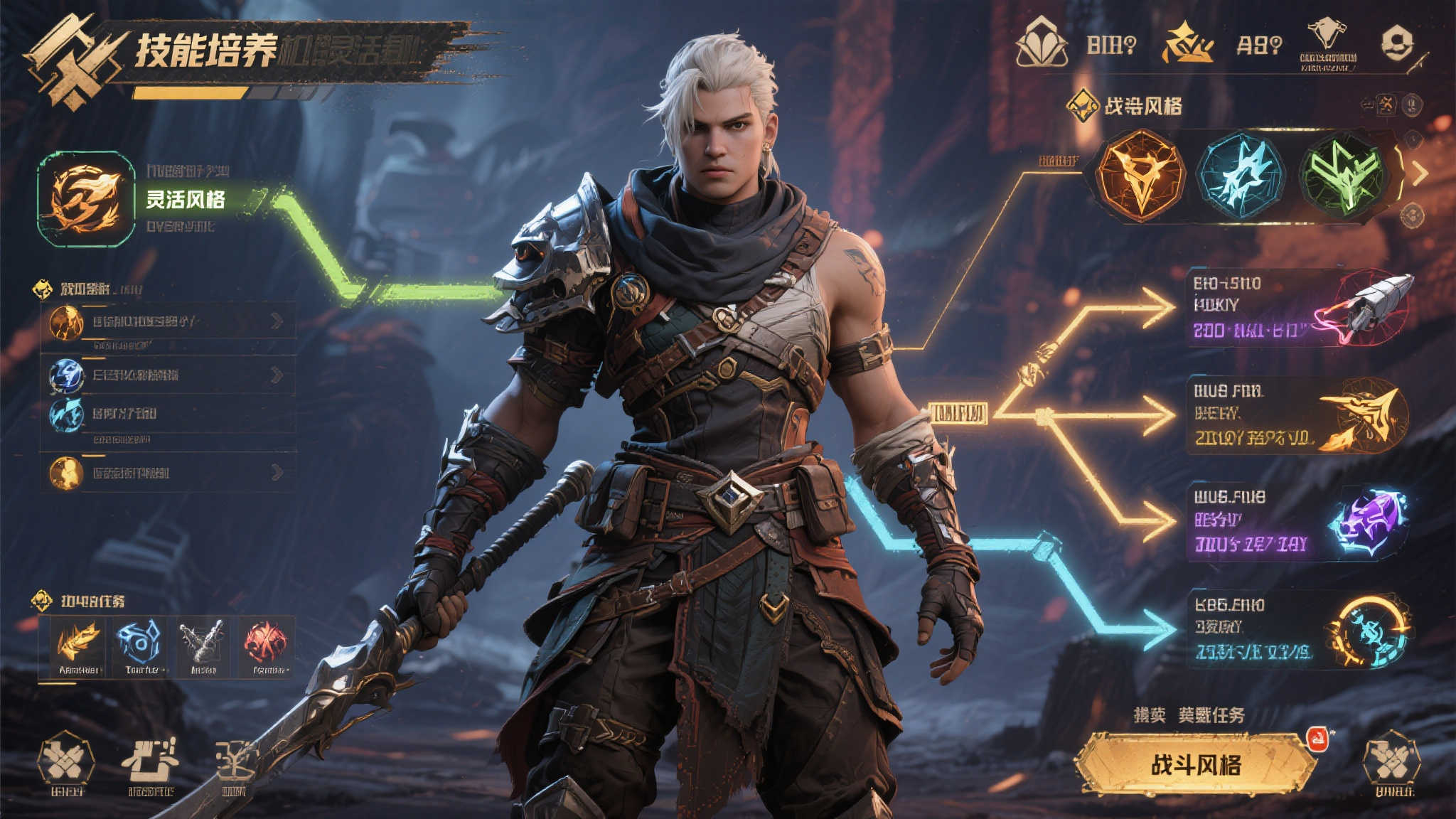Image resolution: width=1456 pixels, height=819 pixels.
Task: Open the first orange-orb skill row
Action: click(168, 322)
